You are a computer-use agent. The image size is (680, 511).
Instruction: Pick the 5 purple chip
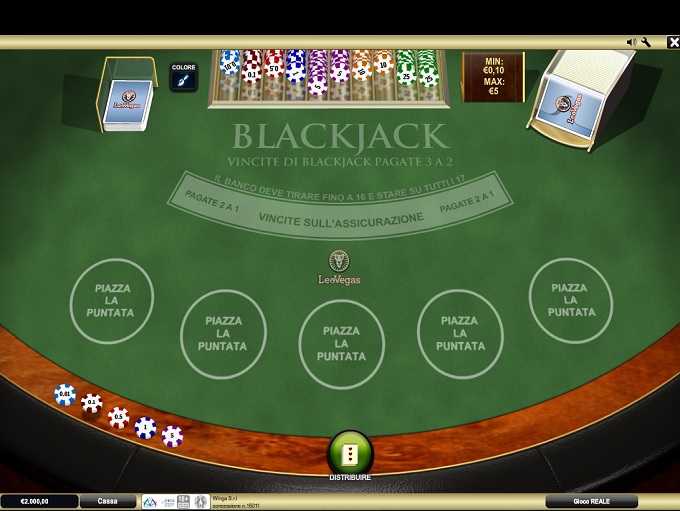pyautogui.click(x=173, y=436)
